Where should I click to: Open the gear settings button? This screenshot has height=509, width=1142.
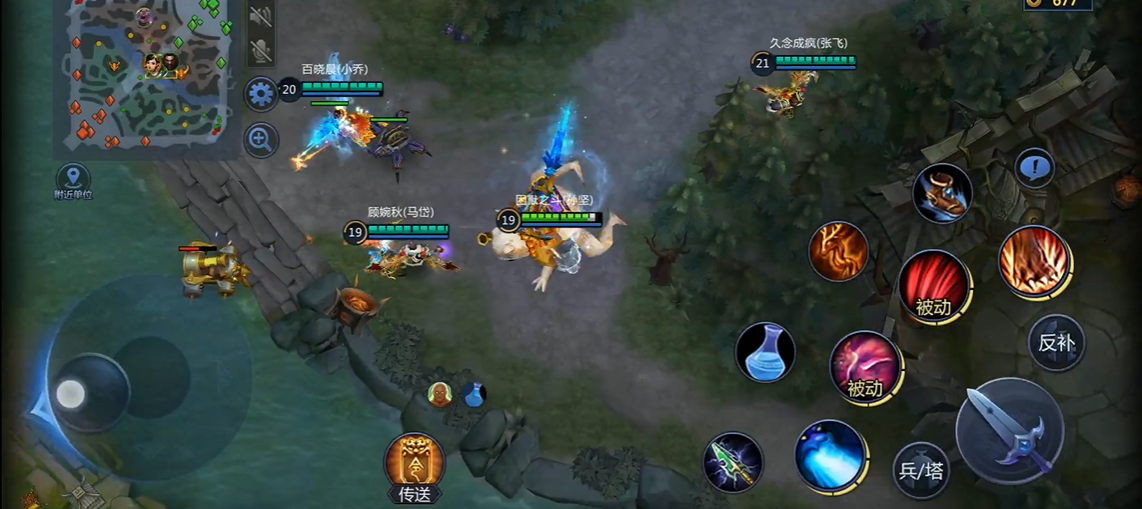pyautogui.click(x=261, y=94)
